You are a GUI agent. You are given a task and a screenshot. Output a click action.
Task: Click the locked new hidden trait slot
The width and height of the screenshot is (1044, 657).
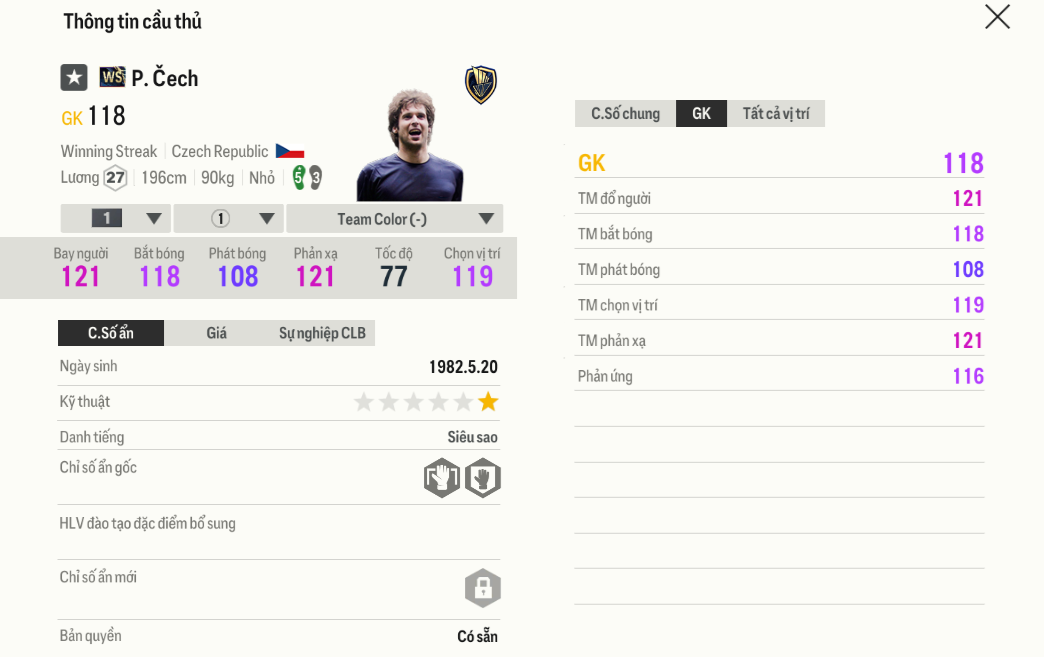pyautogui.click(x=482, y=588)
